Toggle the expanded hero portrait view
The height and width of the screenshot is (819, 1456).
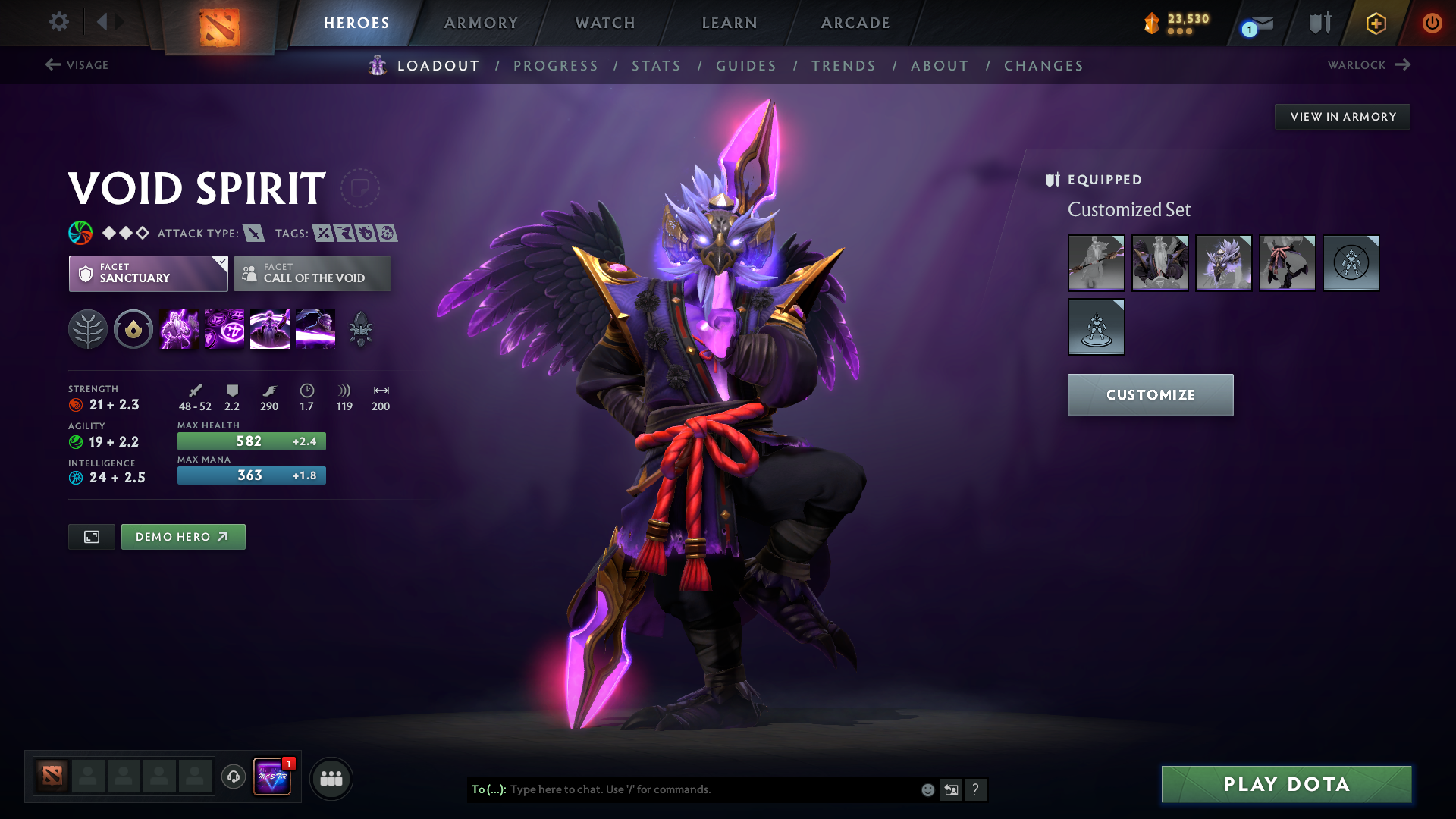pos(91,536)
